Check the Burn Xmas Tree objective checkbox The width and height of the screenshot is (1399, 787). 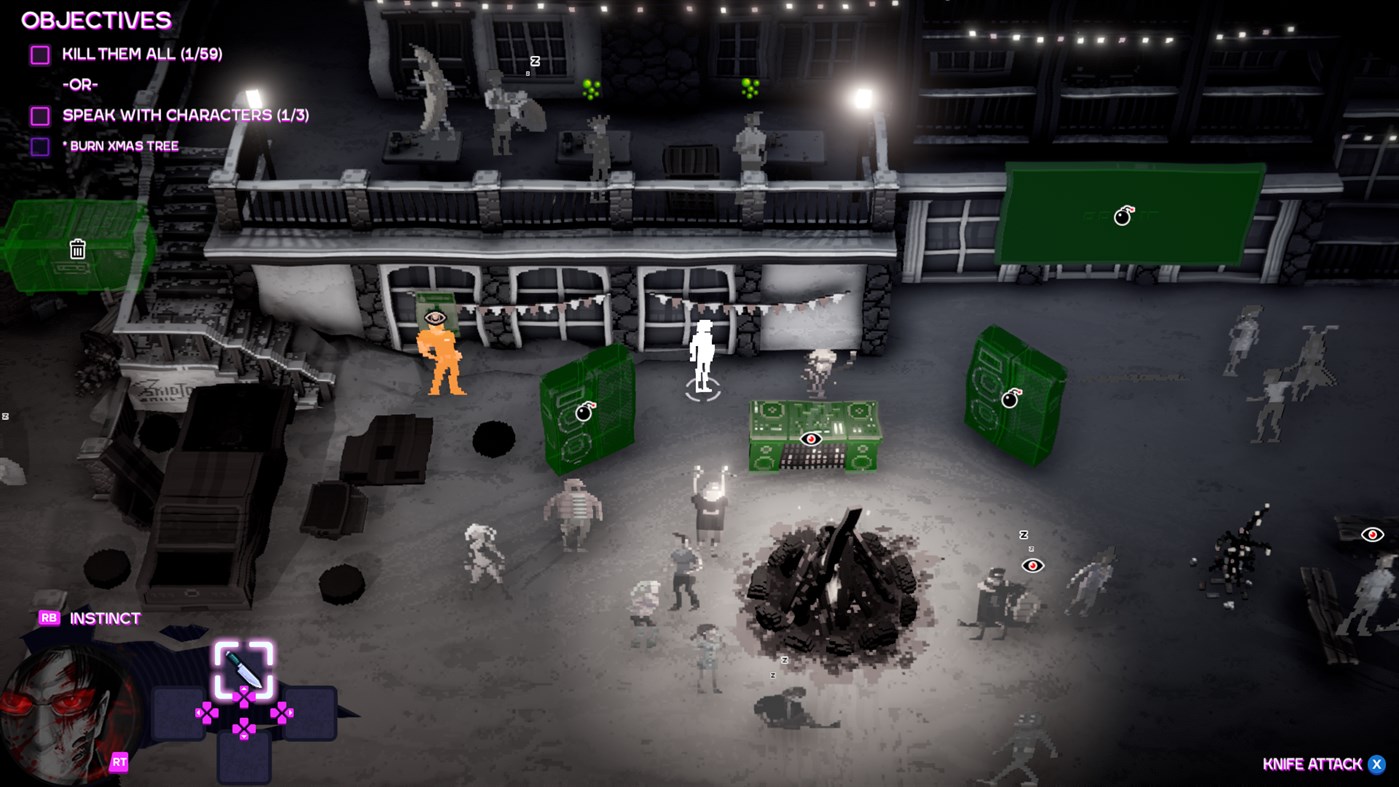pyautogui.click(x=39, y=146)
